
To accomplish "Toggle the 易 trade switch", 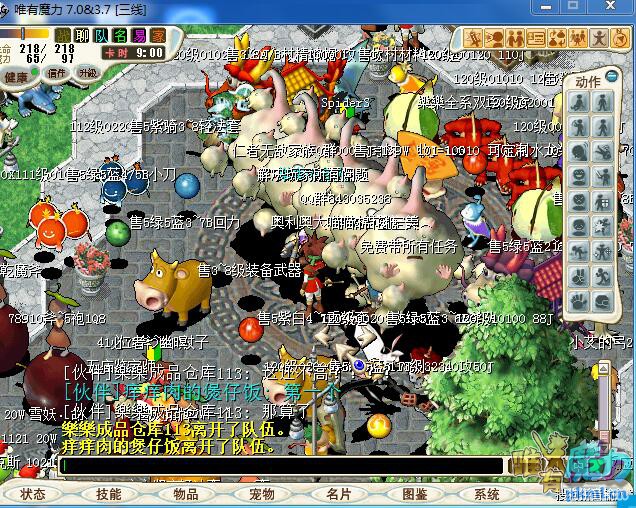I will (140, 35).
